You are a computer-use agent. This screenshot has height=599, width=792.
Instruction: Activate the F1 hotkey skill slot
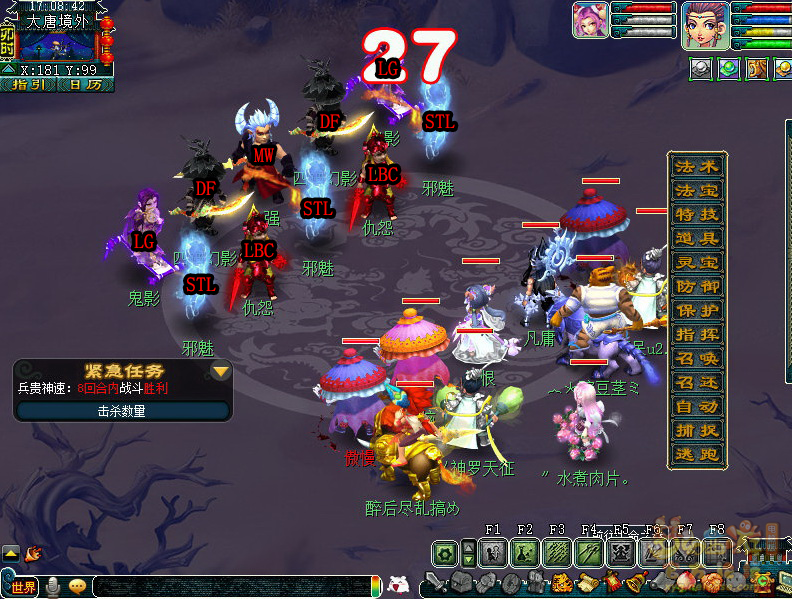(x=493, y=552)
